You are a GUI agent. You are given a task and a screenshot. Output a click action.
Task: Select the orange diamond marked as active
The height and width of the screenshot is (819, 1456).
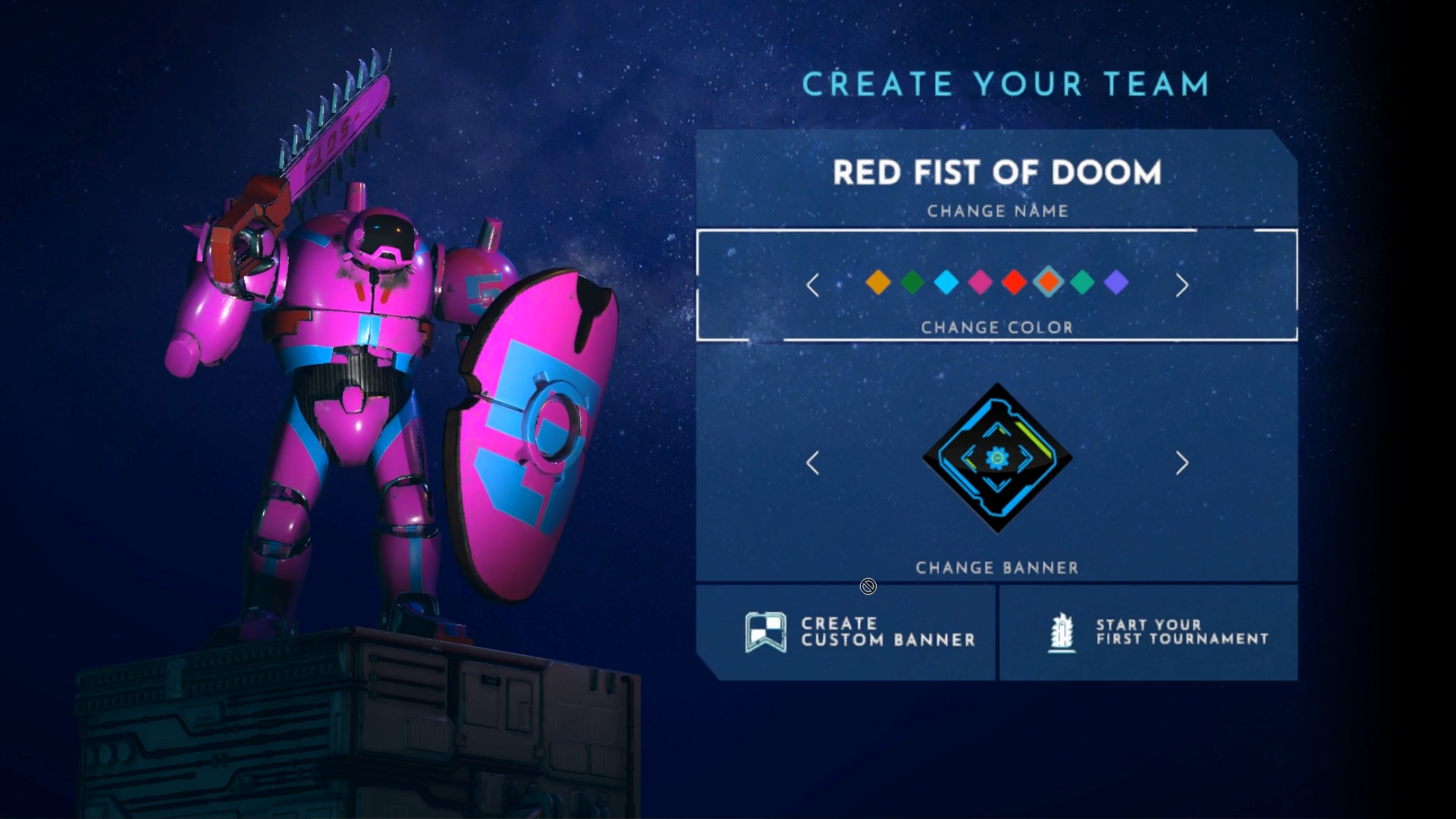point(1048,283)
